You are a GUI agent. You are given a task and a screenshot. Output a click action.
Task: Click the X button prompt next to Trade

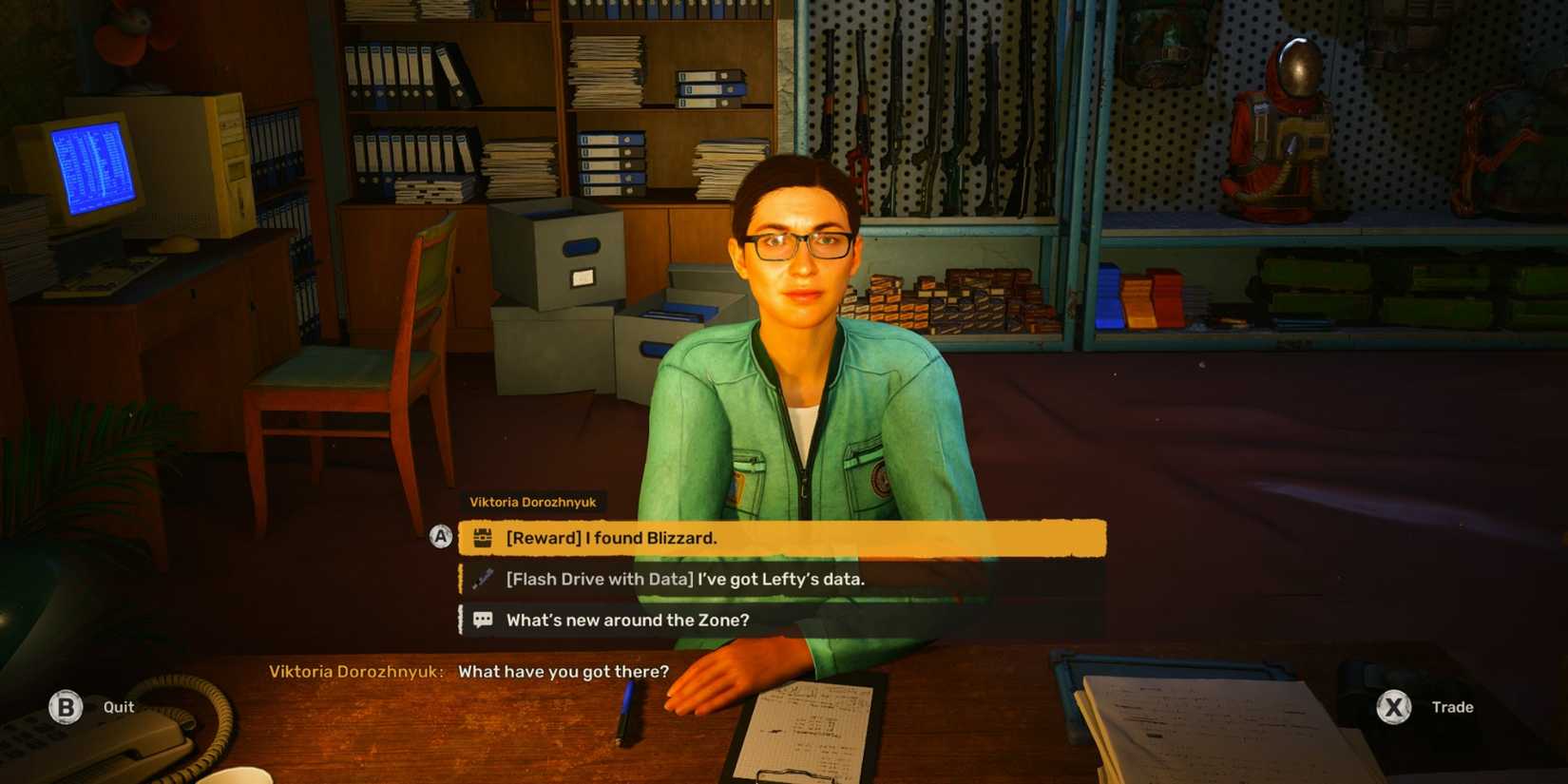tap(1394, 707)
